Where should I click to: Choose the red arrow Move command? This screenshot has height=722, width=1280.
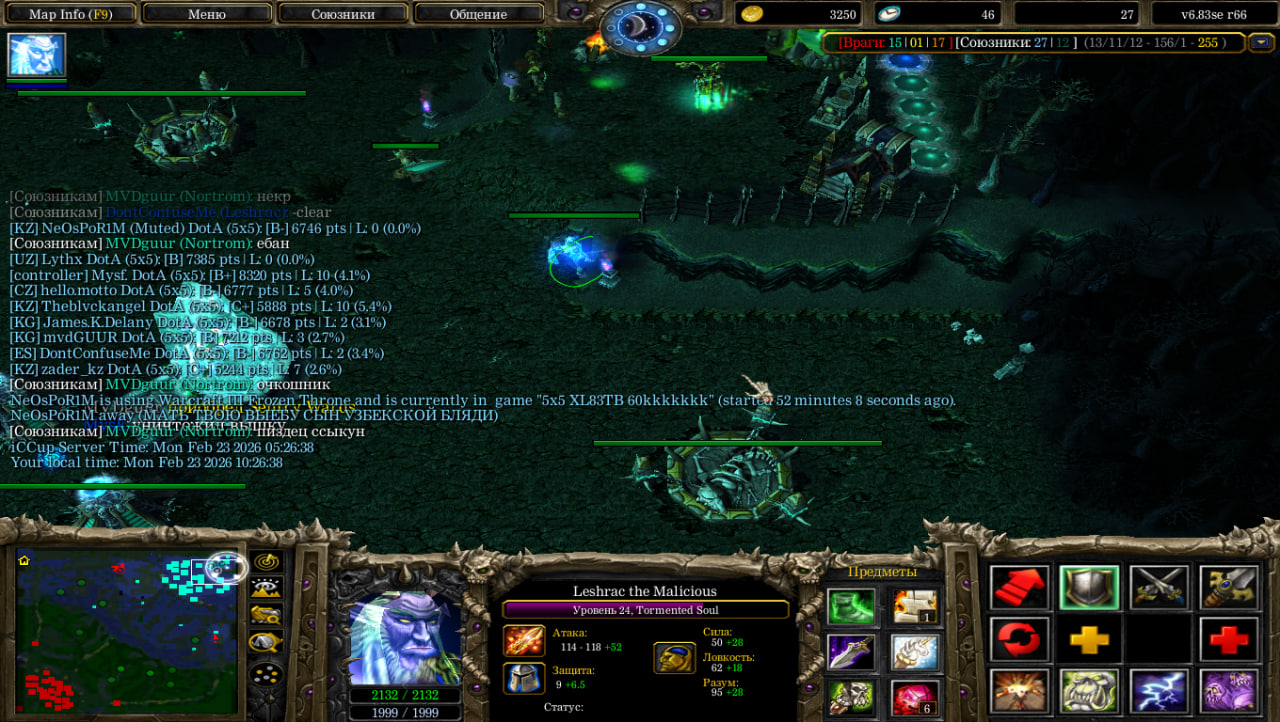tap(1020, 587)
